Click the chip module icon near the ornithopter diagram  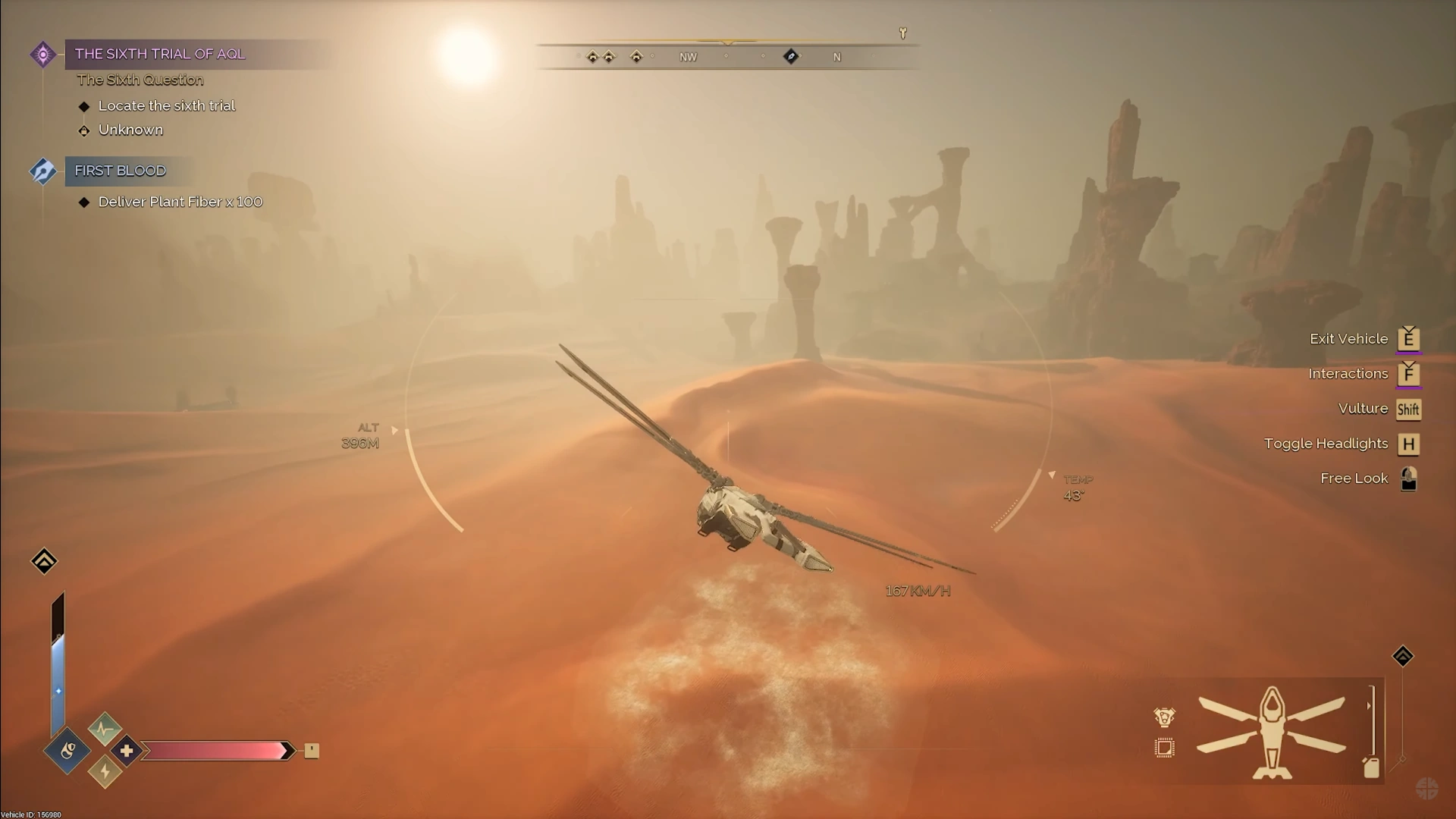pyautogui.click(x=1165, y=749)
